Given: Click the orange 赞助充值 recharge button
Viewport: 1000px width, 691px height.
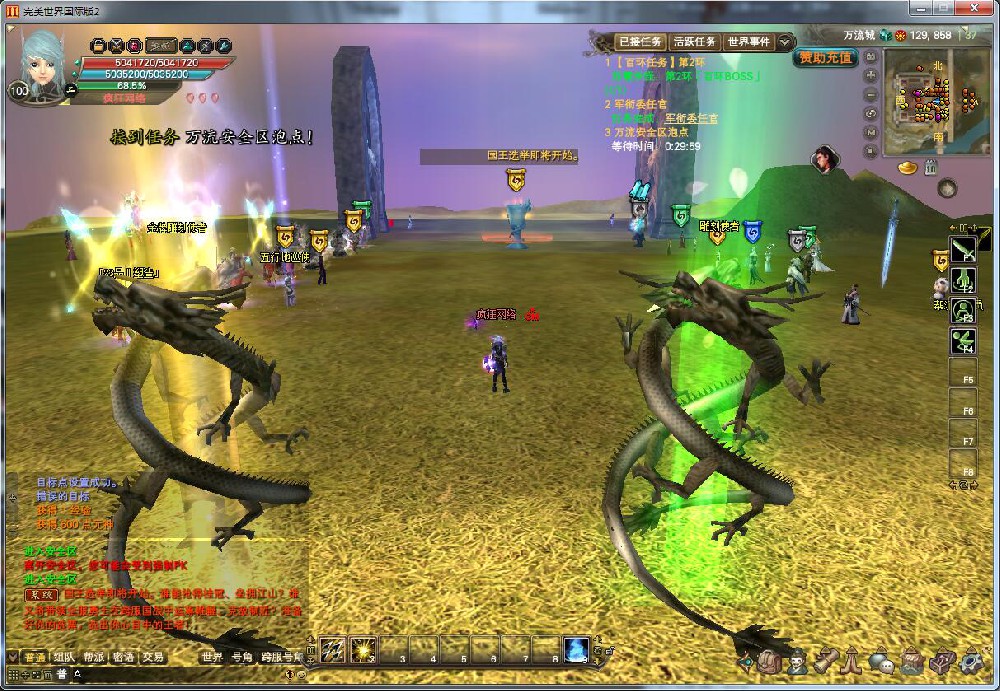Looking at the screenshot, I should click(x=826, y=58).
